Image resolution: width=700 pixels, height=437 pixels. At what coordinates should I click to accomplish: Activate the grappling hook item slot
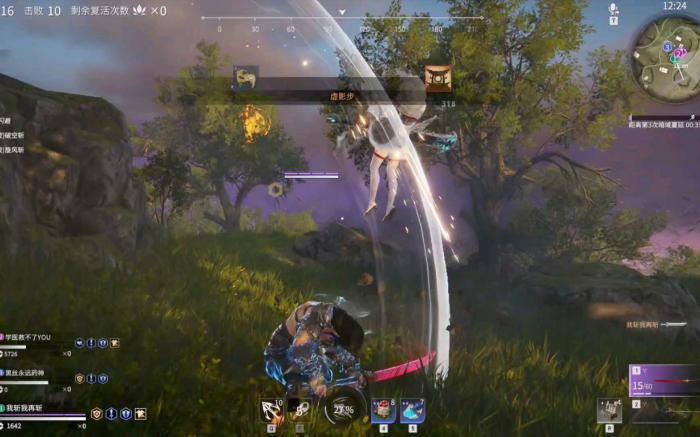pyautogui.click(x=271, y=410)
